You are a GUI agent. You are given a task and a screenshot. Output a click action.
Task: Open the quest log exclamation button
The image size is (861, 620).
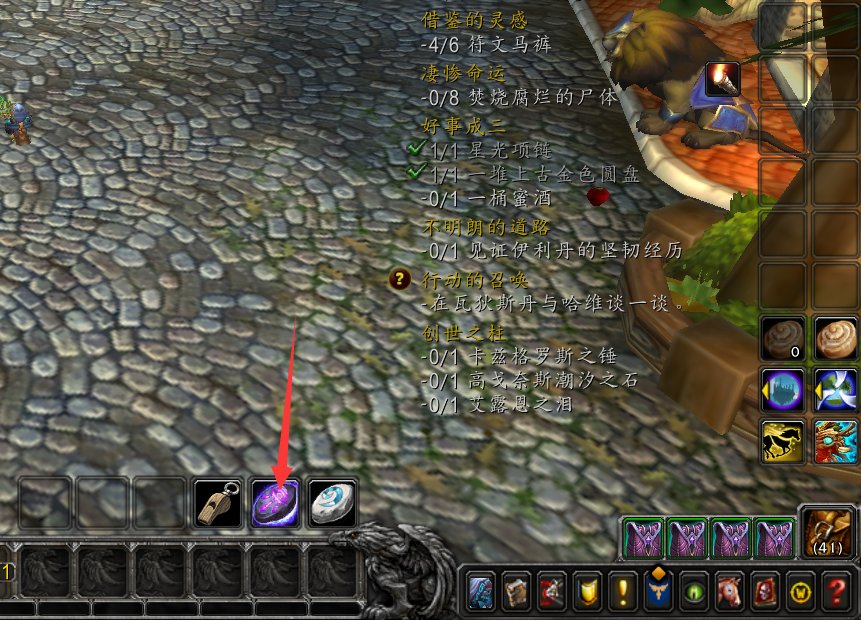point(622,591)
